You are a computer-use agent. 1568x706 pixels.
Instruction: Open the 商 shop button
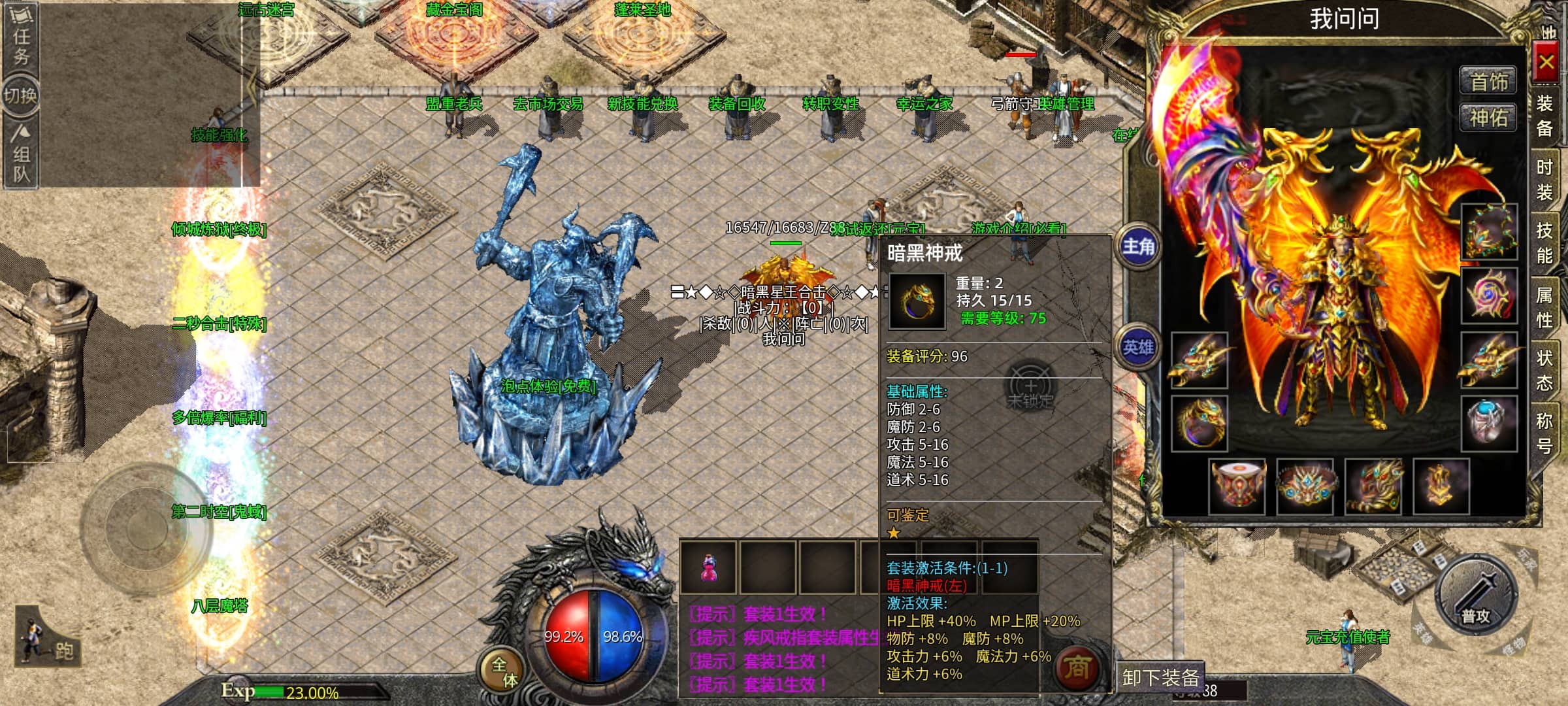1077,668
